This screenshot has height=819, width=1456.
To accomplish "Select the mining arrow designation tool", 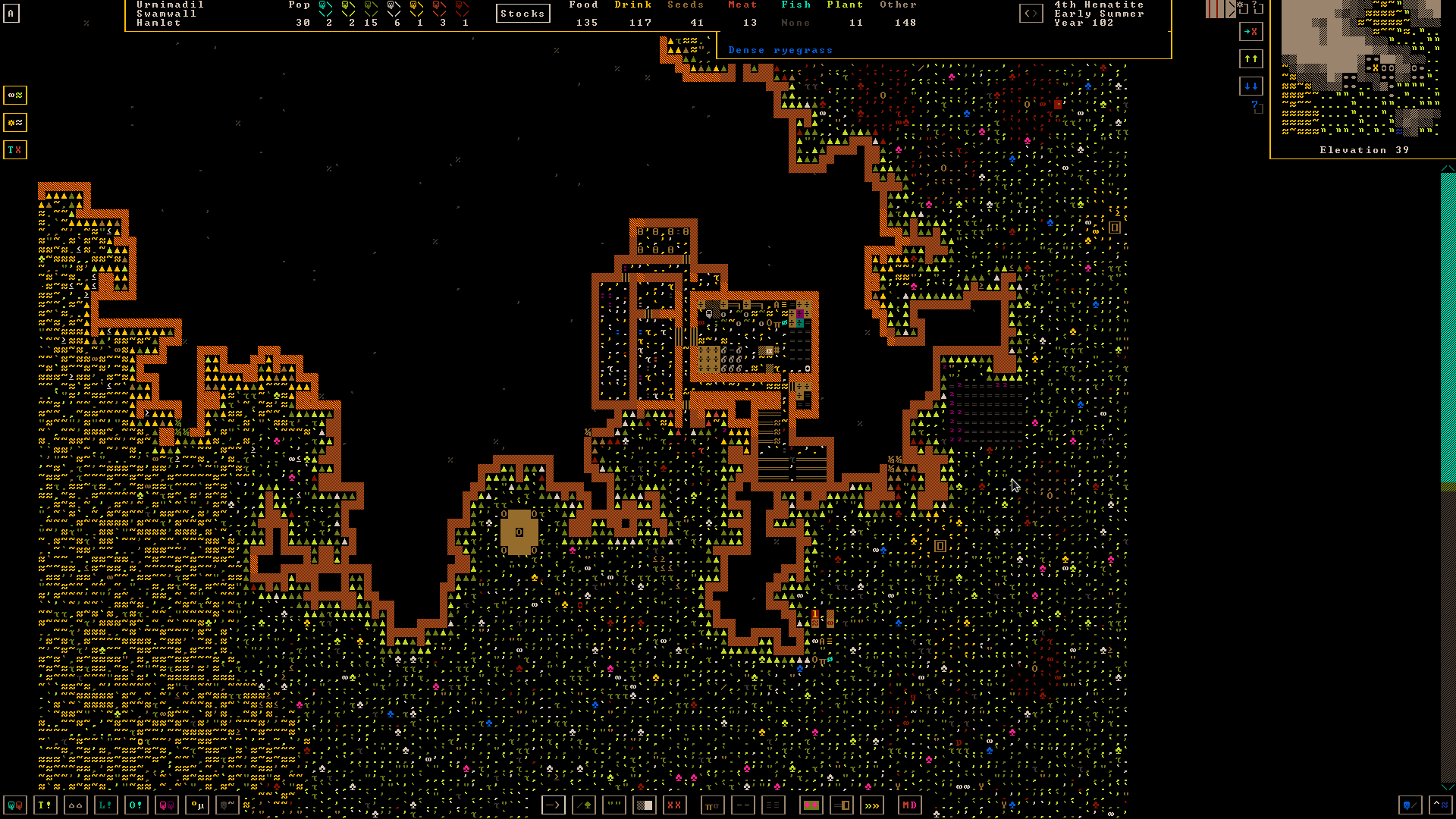I will pos(554,805).
